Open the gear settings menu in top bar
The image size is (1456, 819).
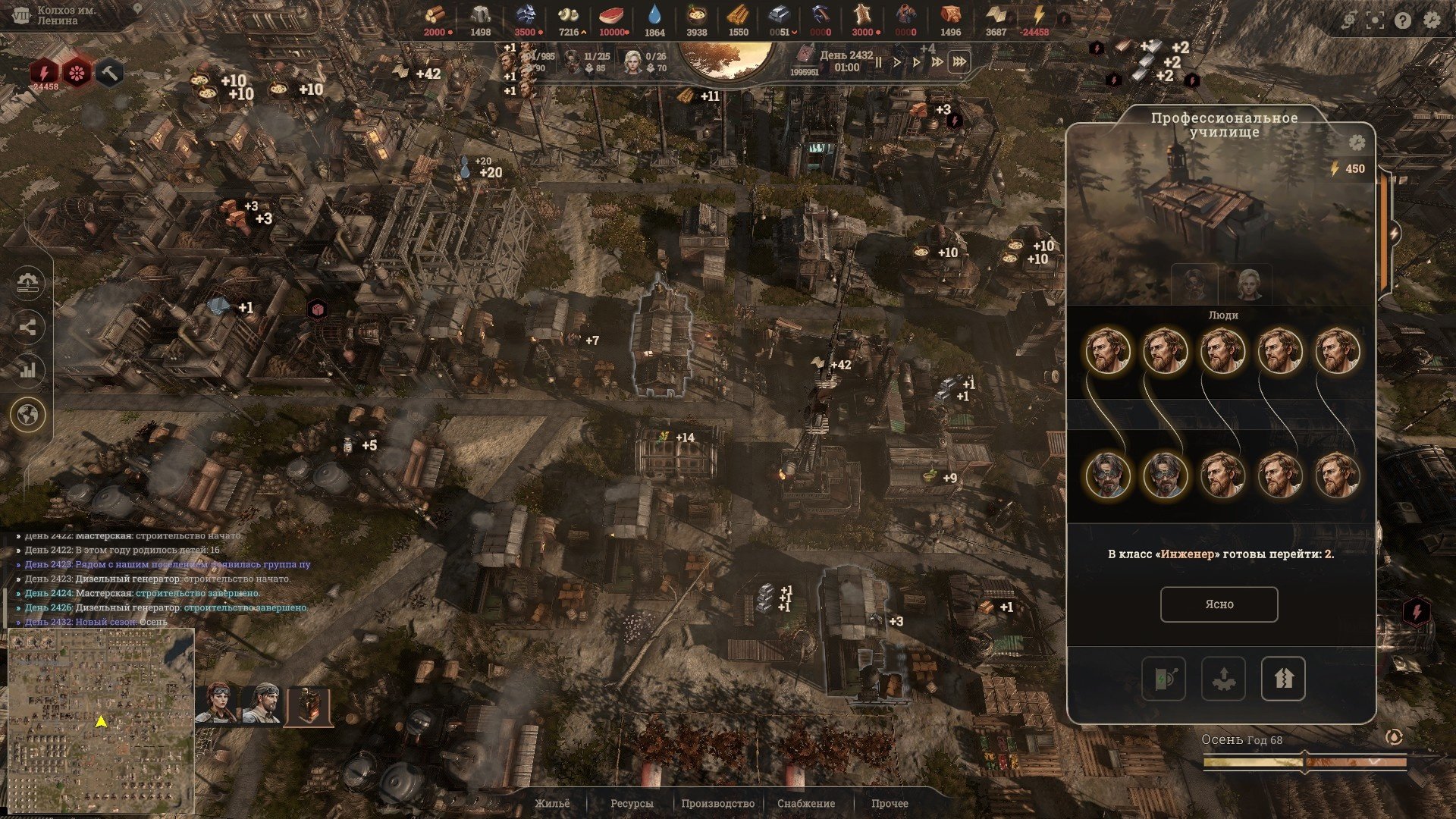coord(1431,20)
